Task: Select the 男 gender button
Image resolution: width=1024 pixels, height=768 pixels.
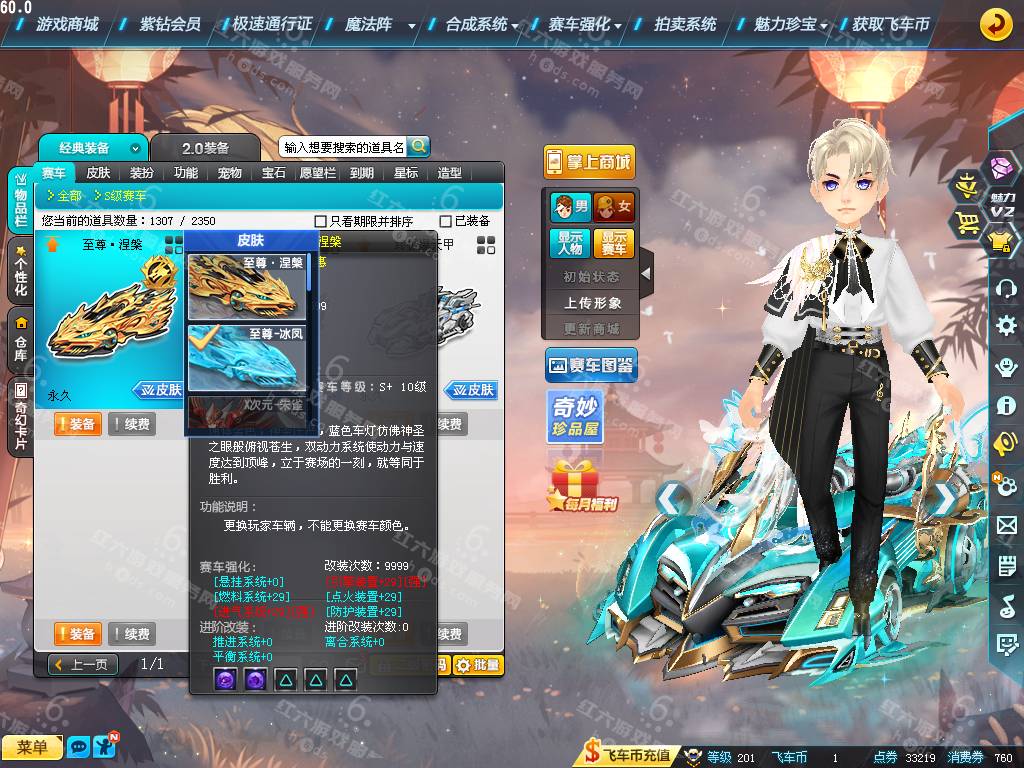Action: pos(569,207)
